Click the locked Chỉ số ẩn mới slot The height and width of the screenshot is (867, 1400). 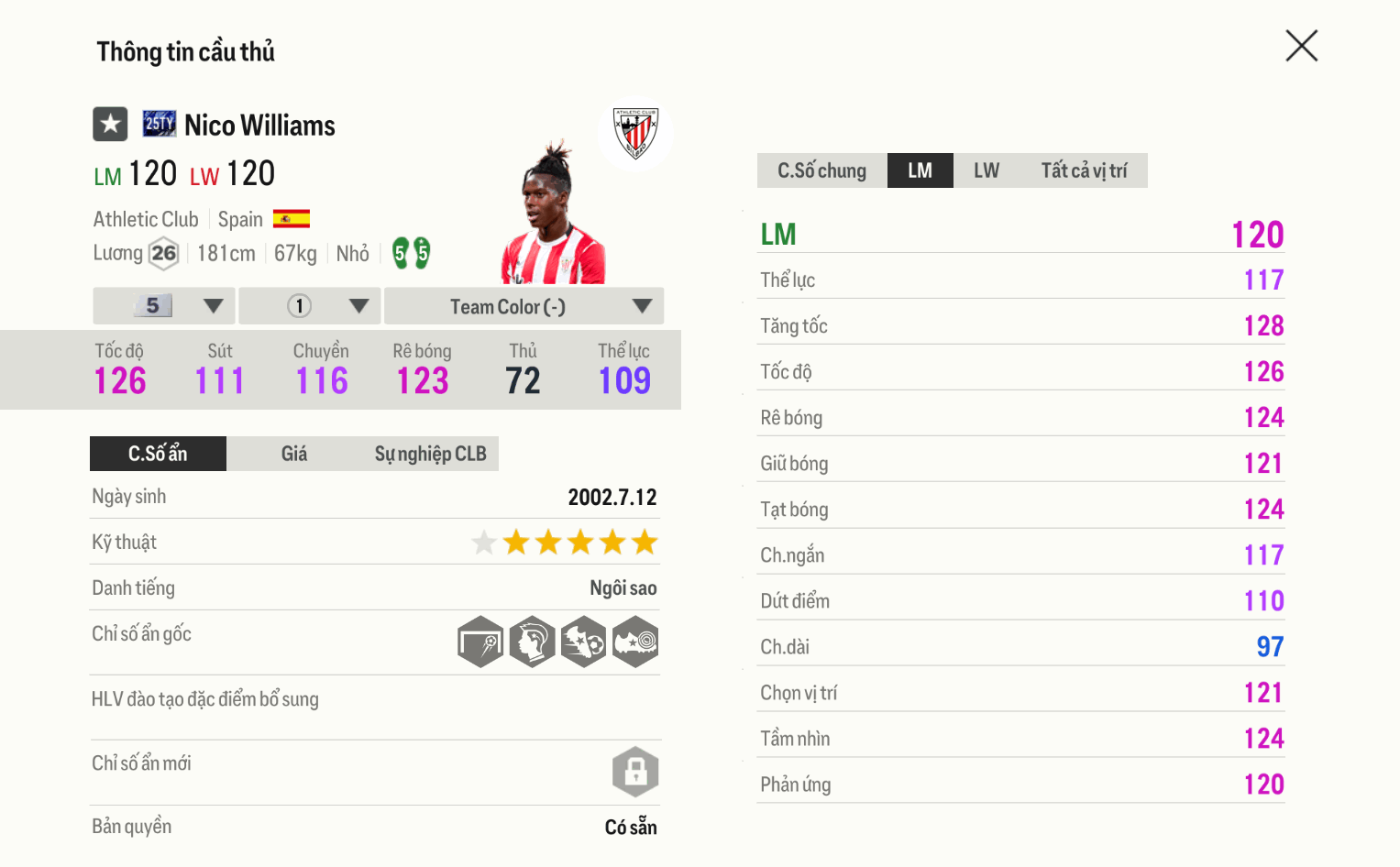click(x=635, y=772)
